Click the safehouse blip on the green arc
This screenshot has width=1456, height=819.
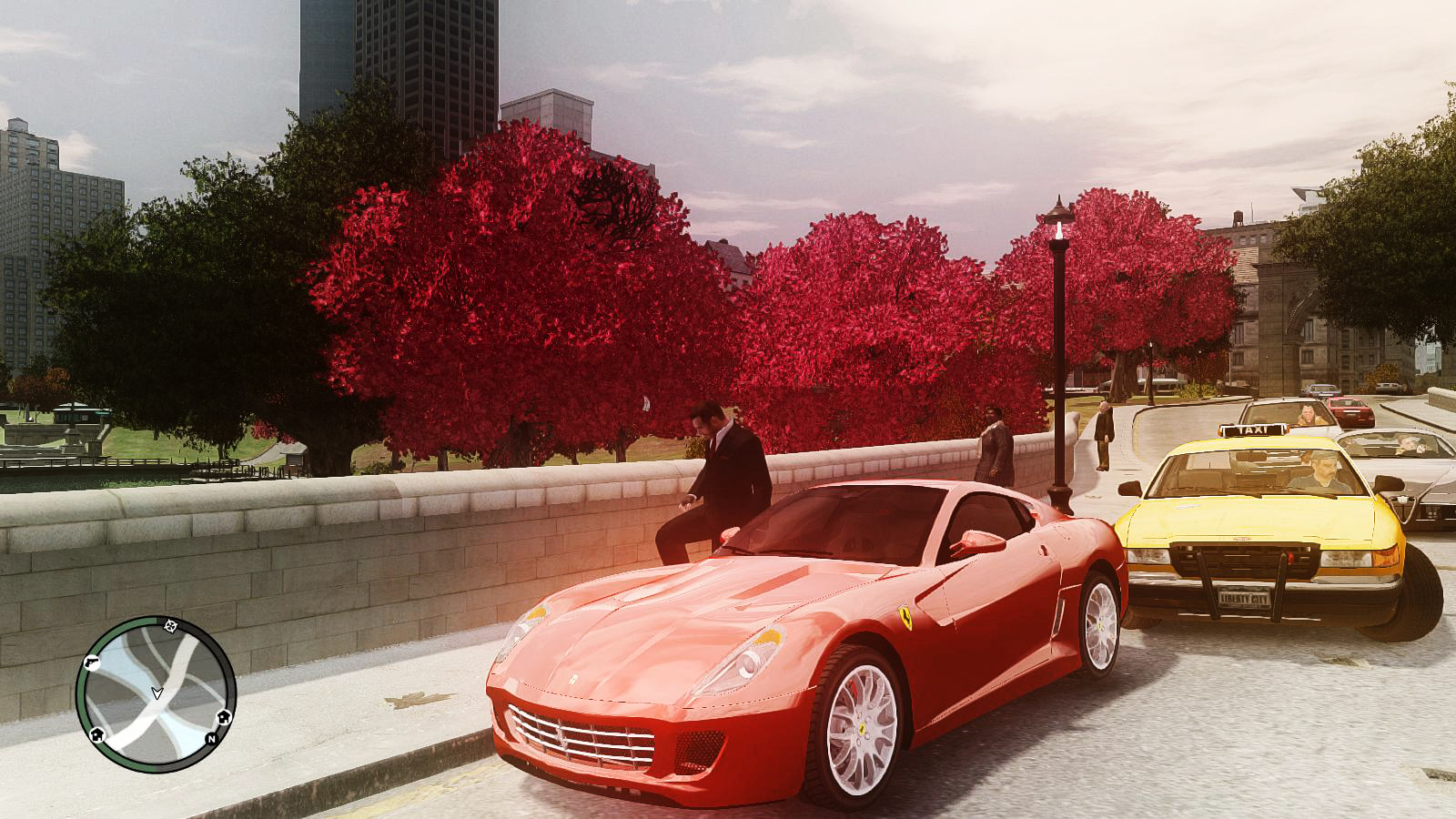(97, 734)
